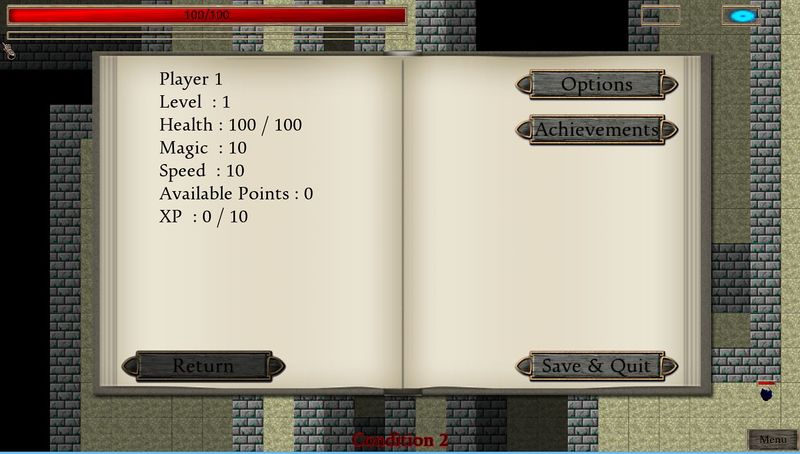The width and height of the screenshot is (800, 454).
Task: Return to the game
Action: (x=203, y=366)
